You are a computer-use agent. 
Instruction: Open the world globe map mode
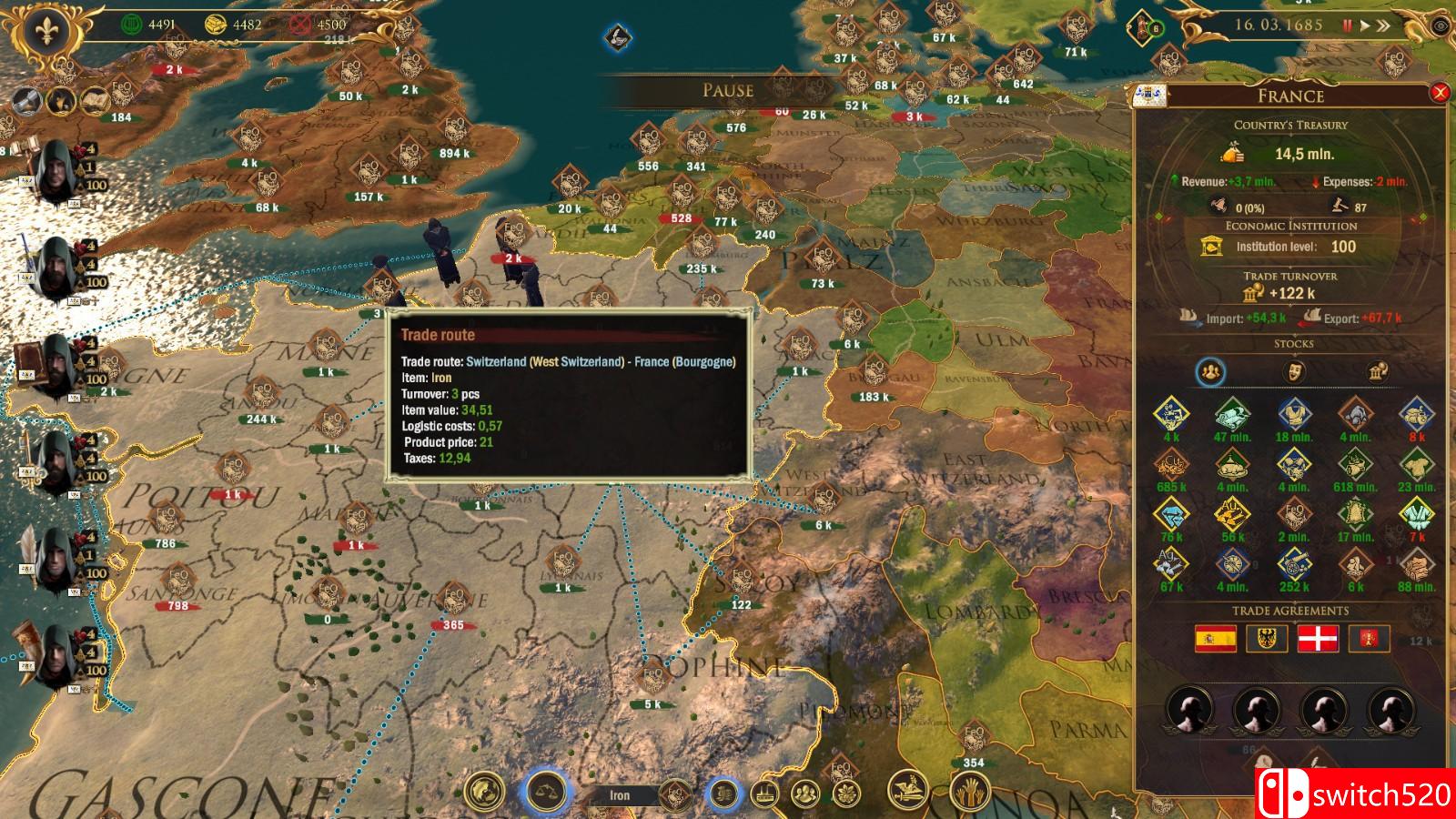pyautogui.click(x=484, y=793)
